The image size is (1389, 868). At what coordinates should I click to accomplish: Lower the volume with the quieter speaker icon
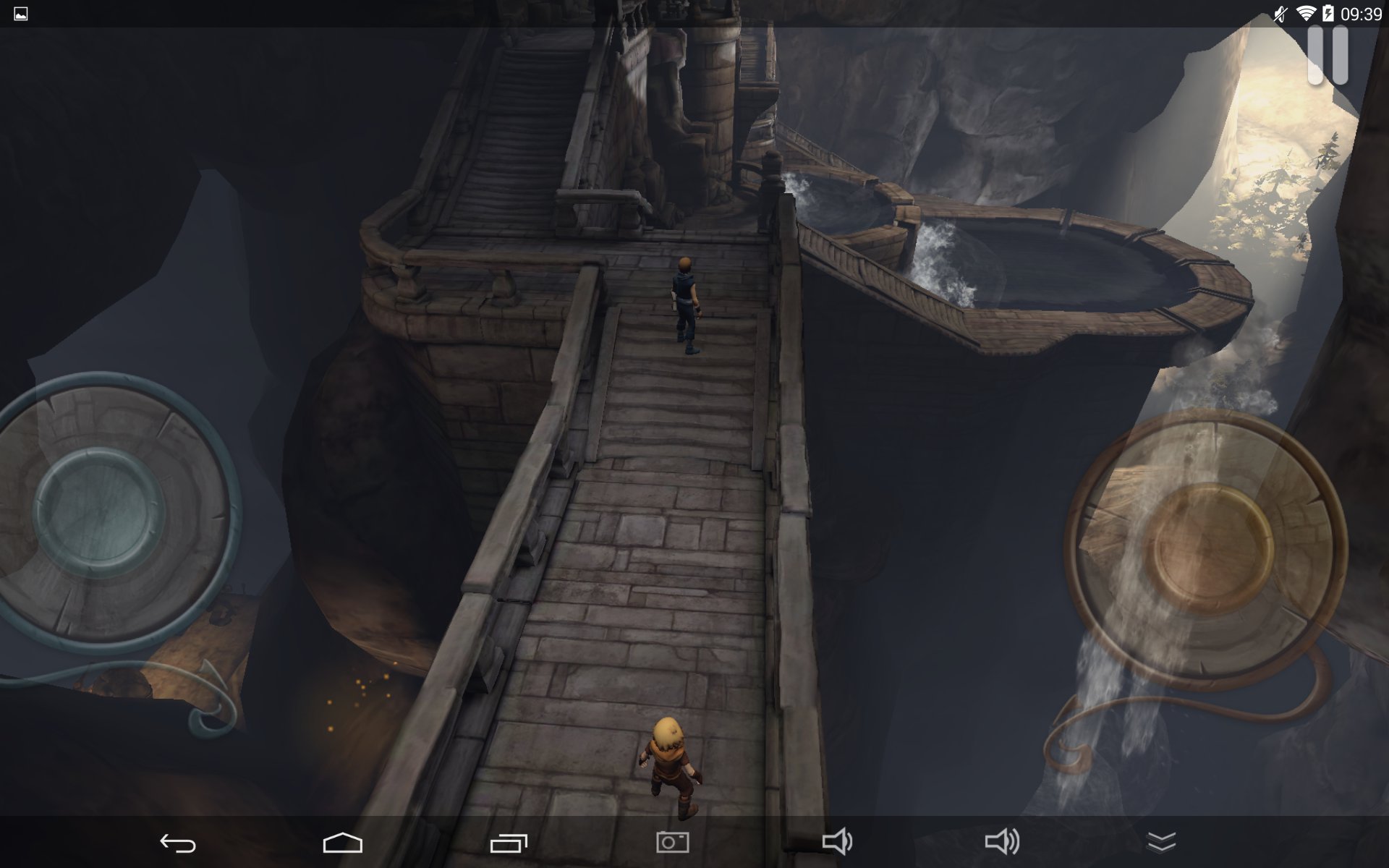point(837,842)
